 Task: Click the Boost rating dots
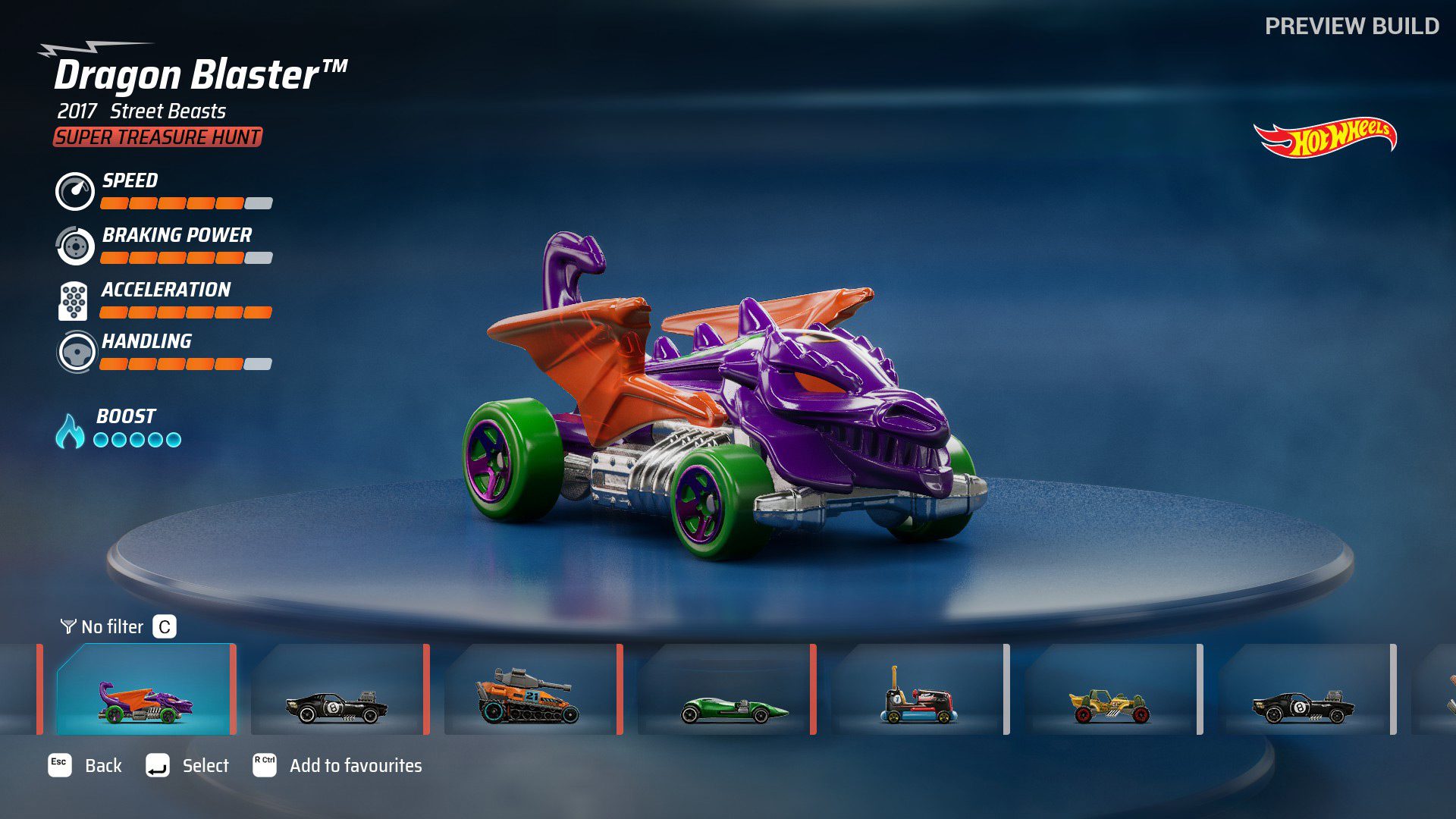pos(137,438)
